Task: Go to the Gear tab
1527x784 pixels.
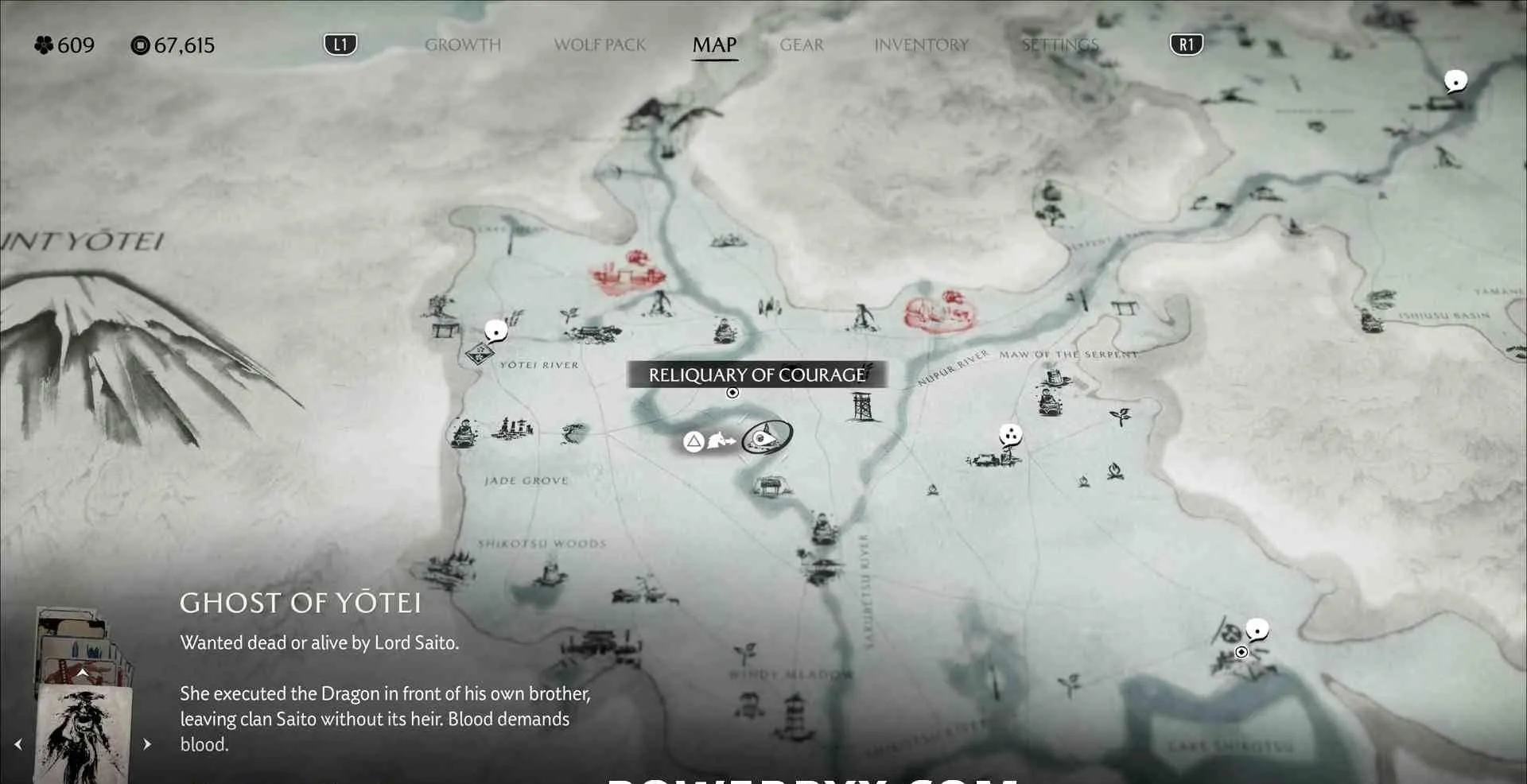Action: pos(801,45)
